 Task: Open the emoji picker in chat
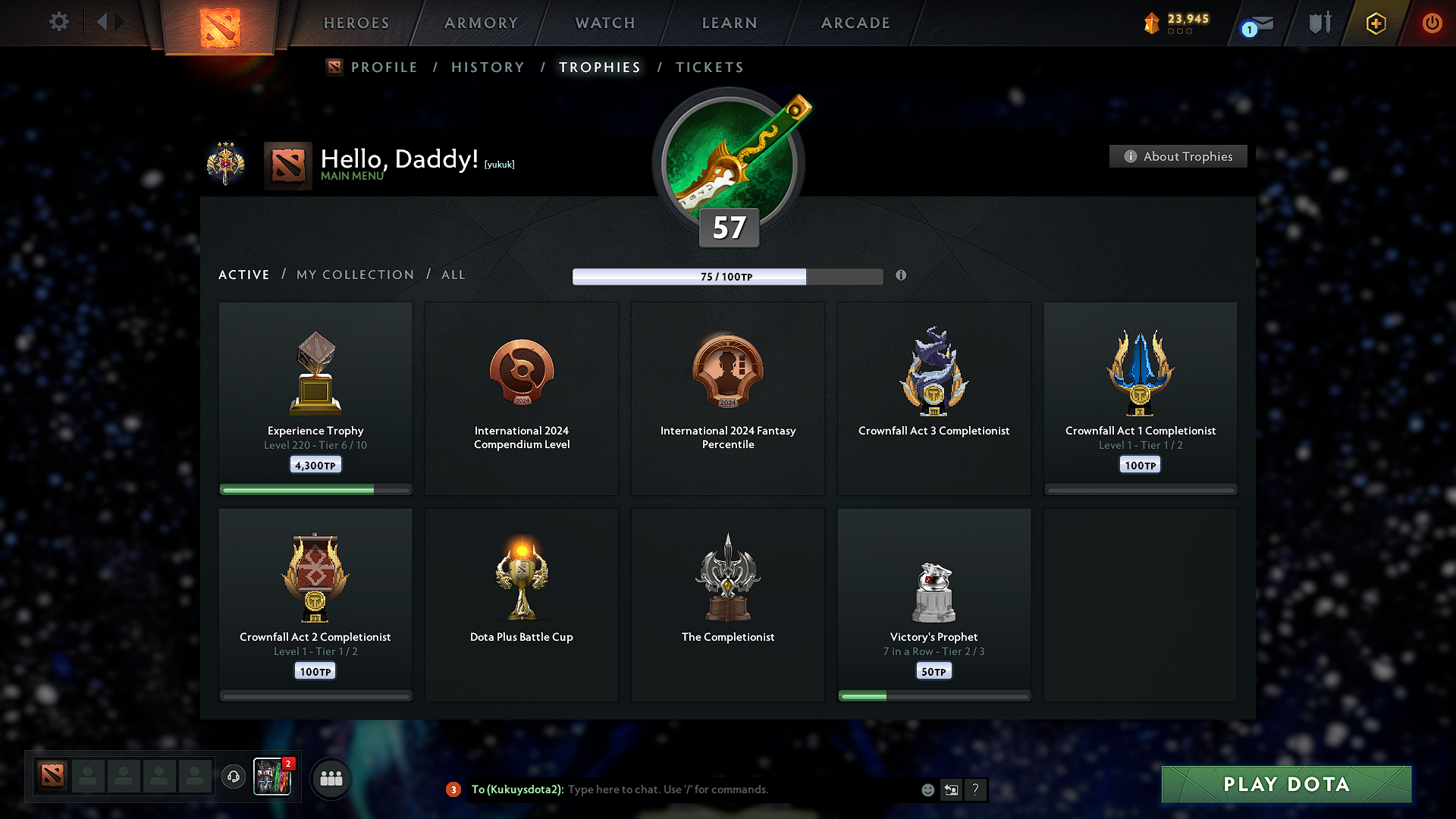pyautogui.click(x=927, y=789)
